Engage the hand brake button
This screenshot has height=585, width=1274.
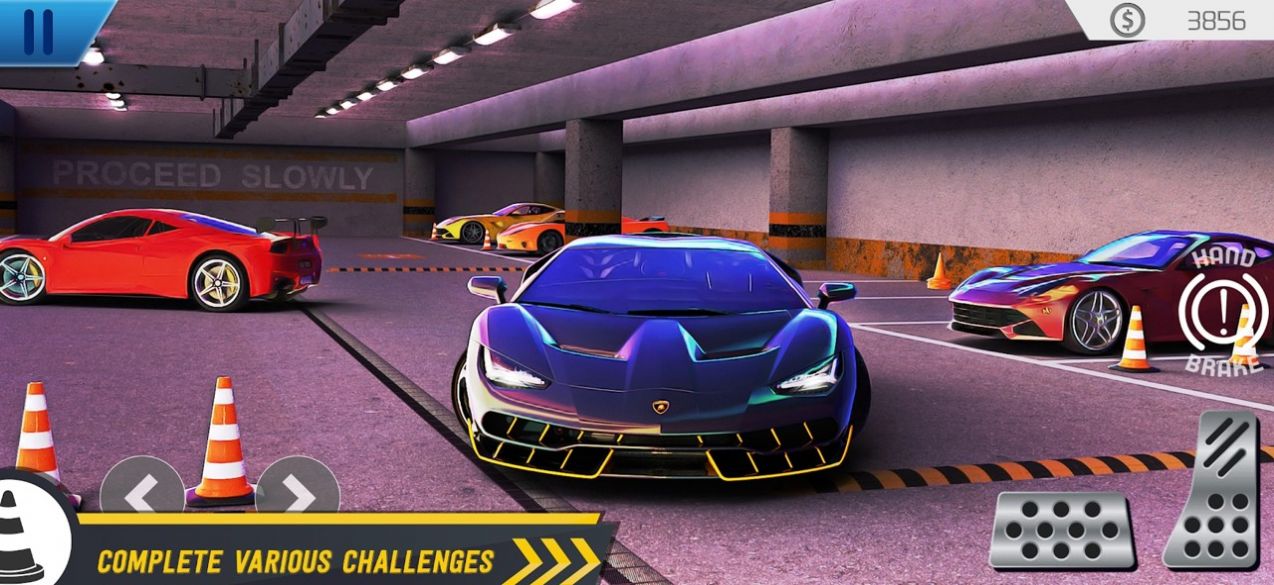[1218, 311]
